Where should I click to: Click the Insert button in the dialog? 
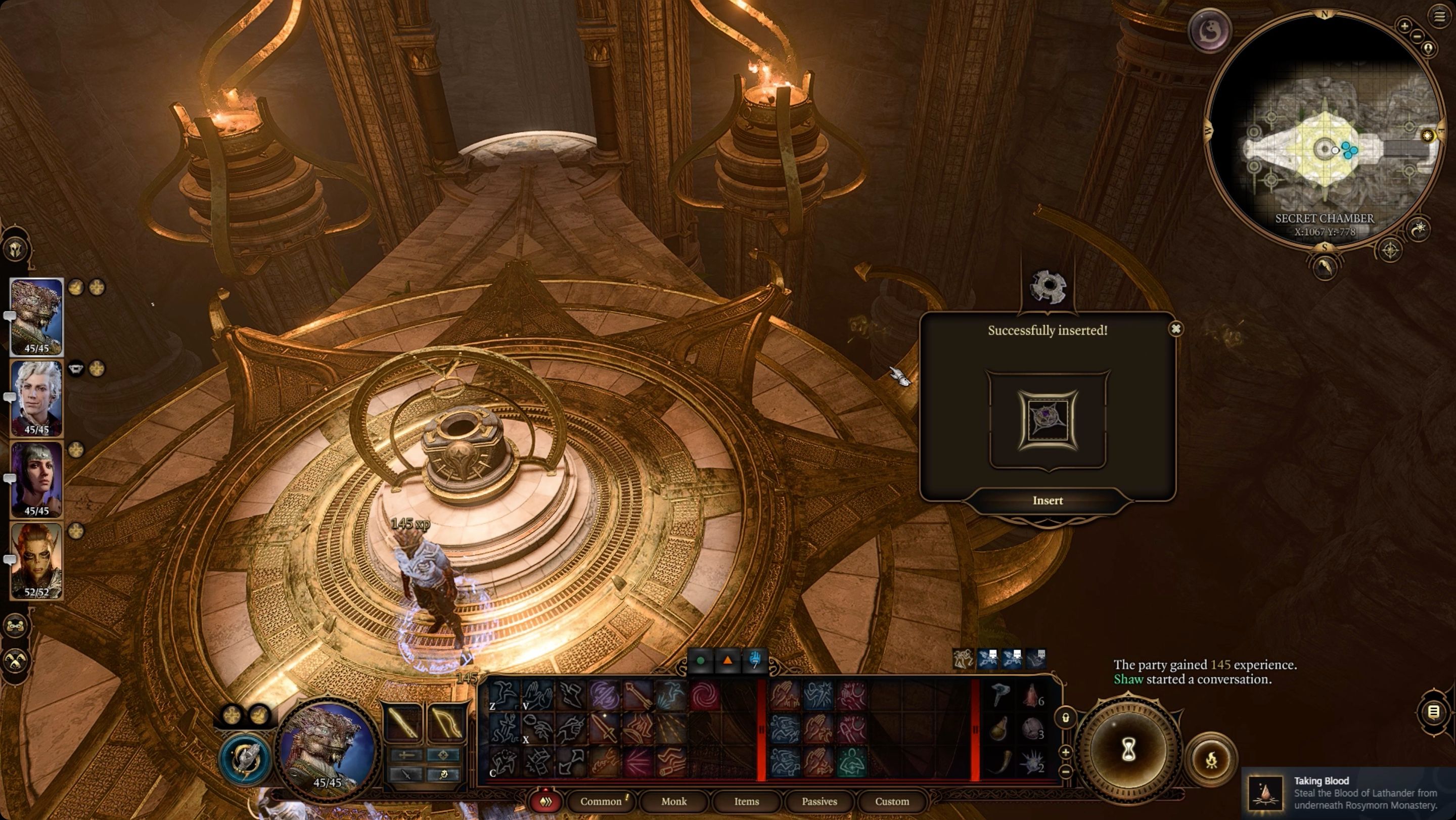click(1049, 500)
